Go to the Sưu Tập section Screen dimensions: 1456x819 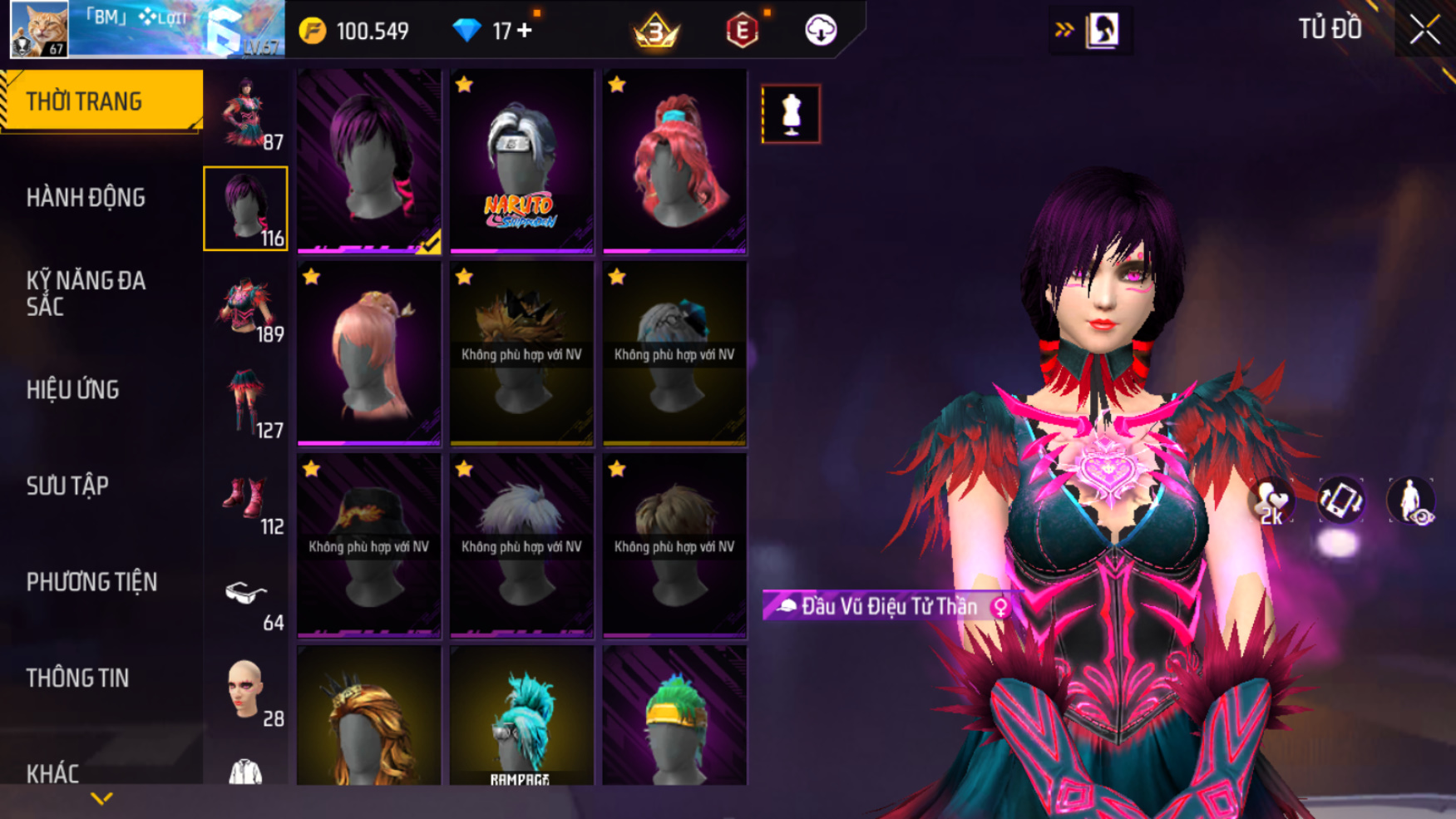67,486
